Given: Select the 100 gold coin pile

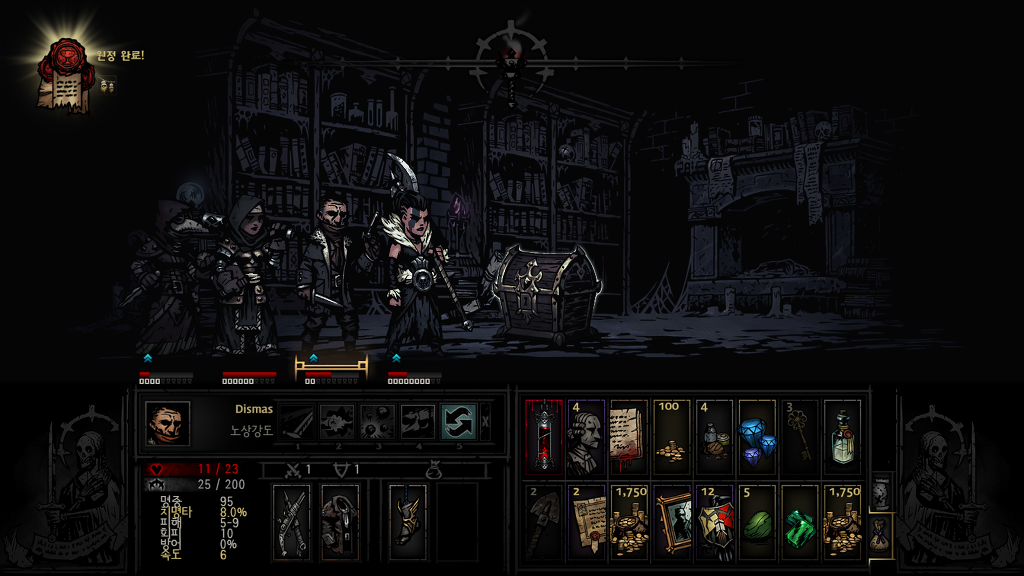Looking at the screenshot, I should coord(671,436).
